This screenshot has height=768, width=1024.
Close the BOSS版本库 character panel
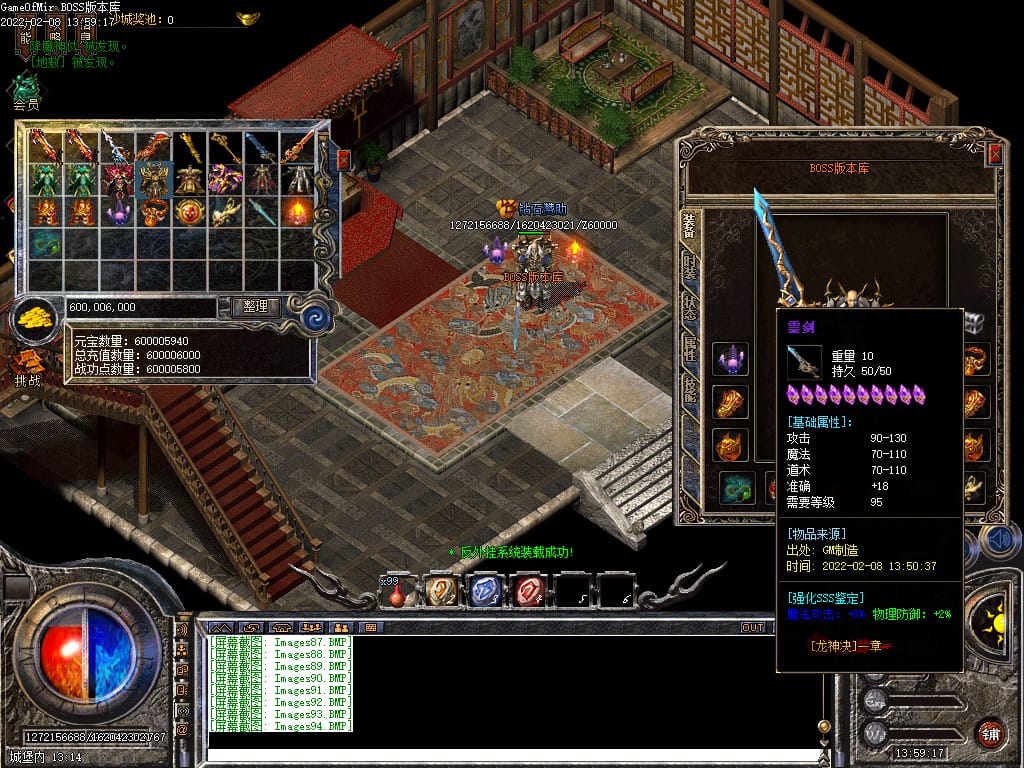(x=994, y=154)
